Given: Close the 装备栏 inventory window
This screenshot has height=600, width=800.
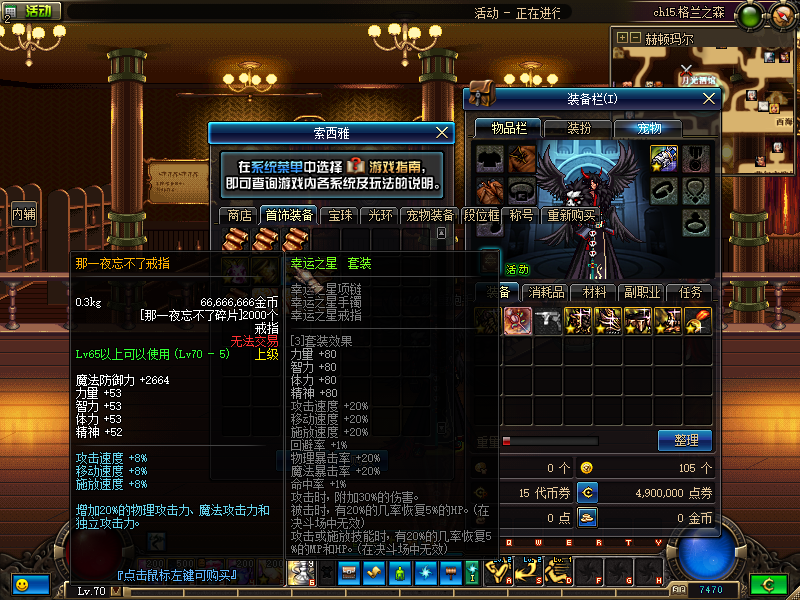Looking at the screenshot, I should pyautogui.click(x=710, y=98).
